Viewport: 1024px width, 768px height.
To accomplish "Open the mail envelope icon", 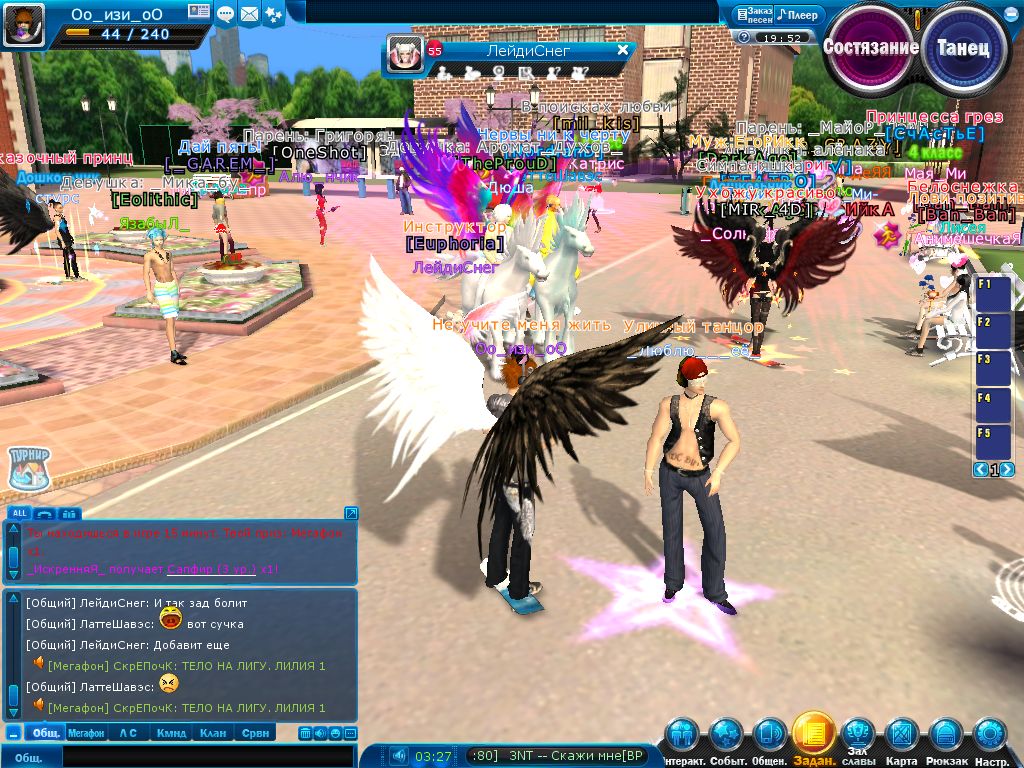I will click(249, 14).
